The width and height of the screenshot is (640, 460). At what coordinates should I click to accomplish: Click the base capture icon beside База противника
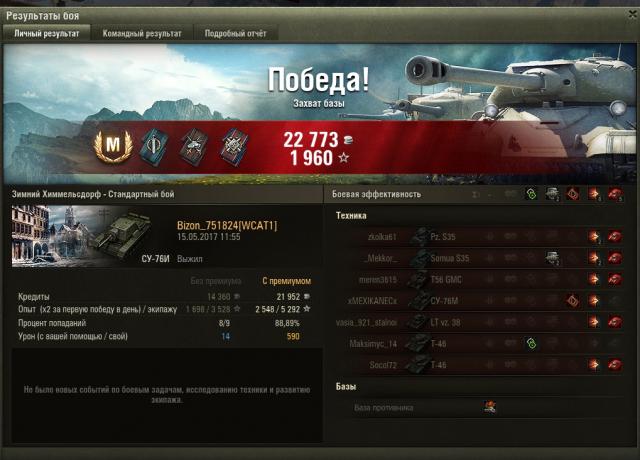point(490,407)
